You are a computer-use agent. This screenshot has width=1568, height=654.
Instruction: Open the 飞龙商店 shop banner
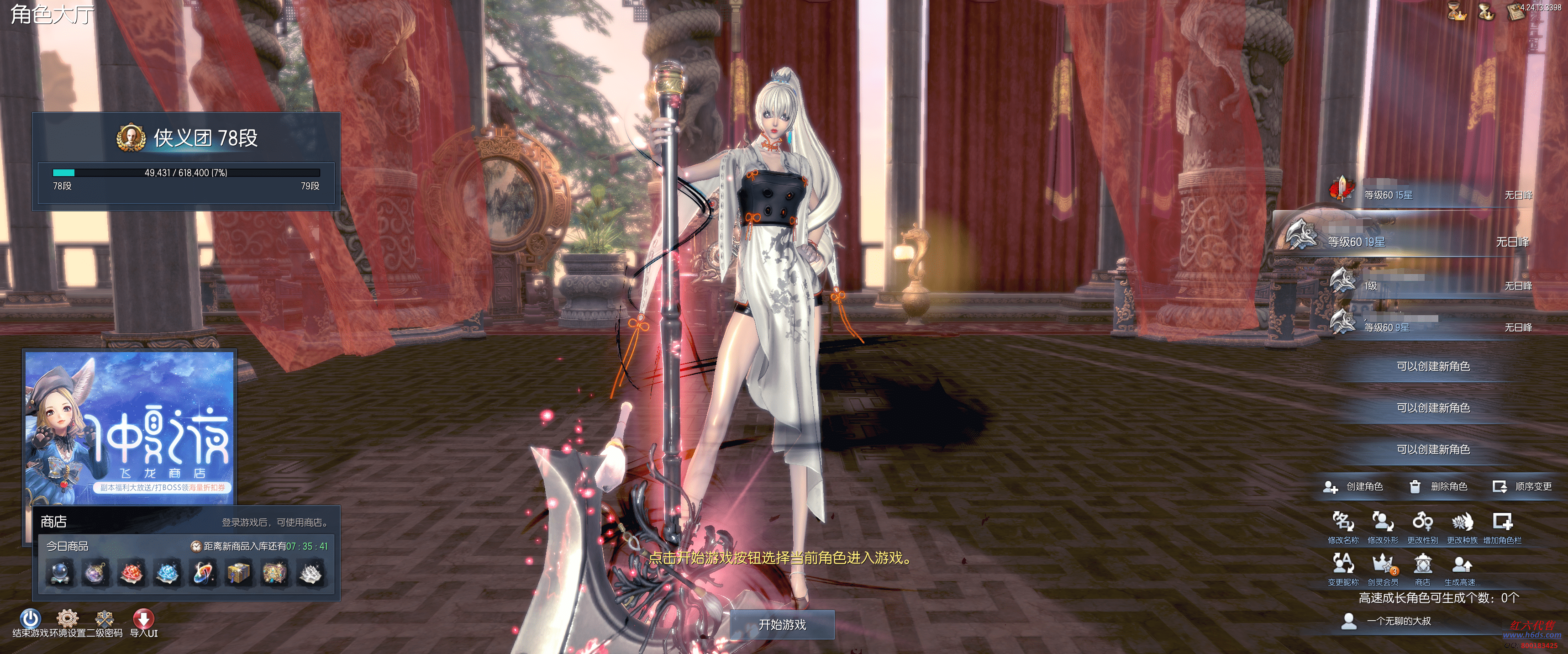(130, 425)
